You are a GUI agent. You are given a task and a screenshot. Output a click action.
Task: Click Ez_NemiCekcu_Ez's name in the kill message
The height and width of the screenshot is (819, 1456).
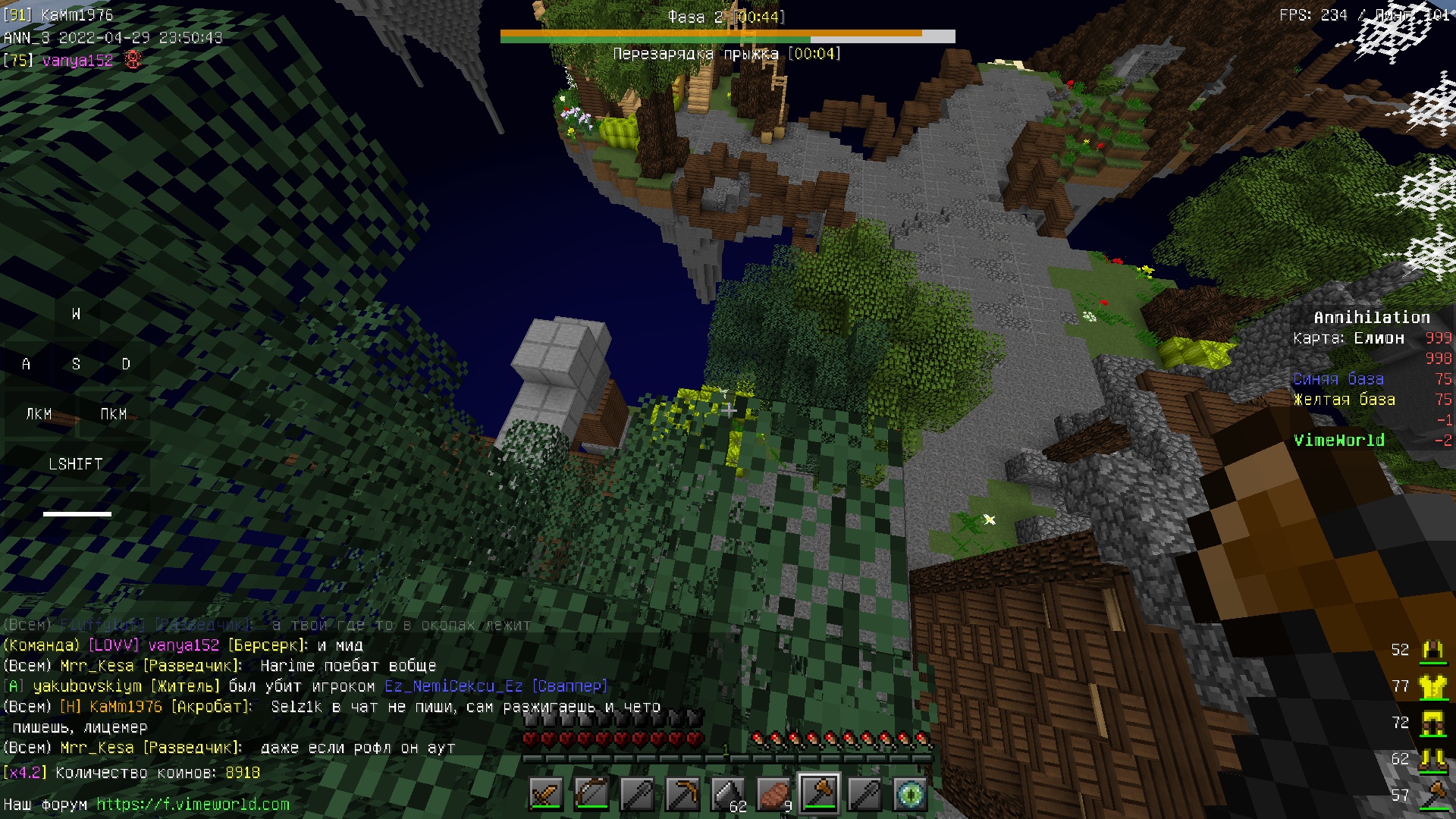(x=453, y=686)
